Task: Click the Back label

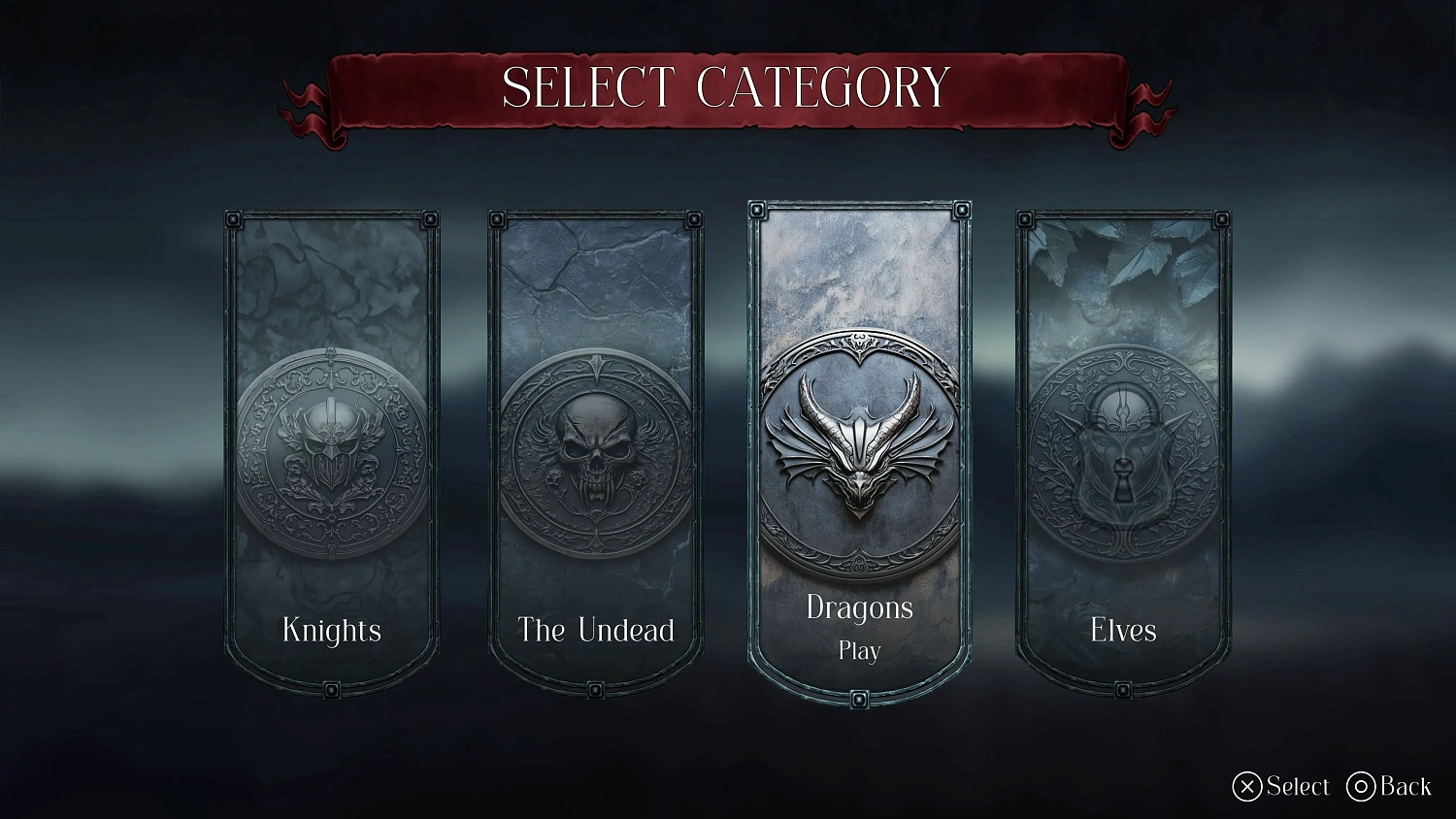Action: click(1406, 786)
